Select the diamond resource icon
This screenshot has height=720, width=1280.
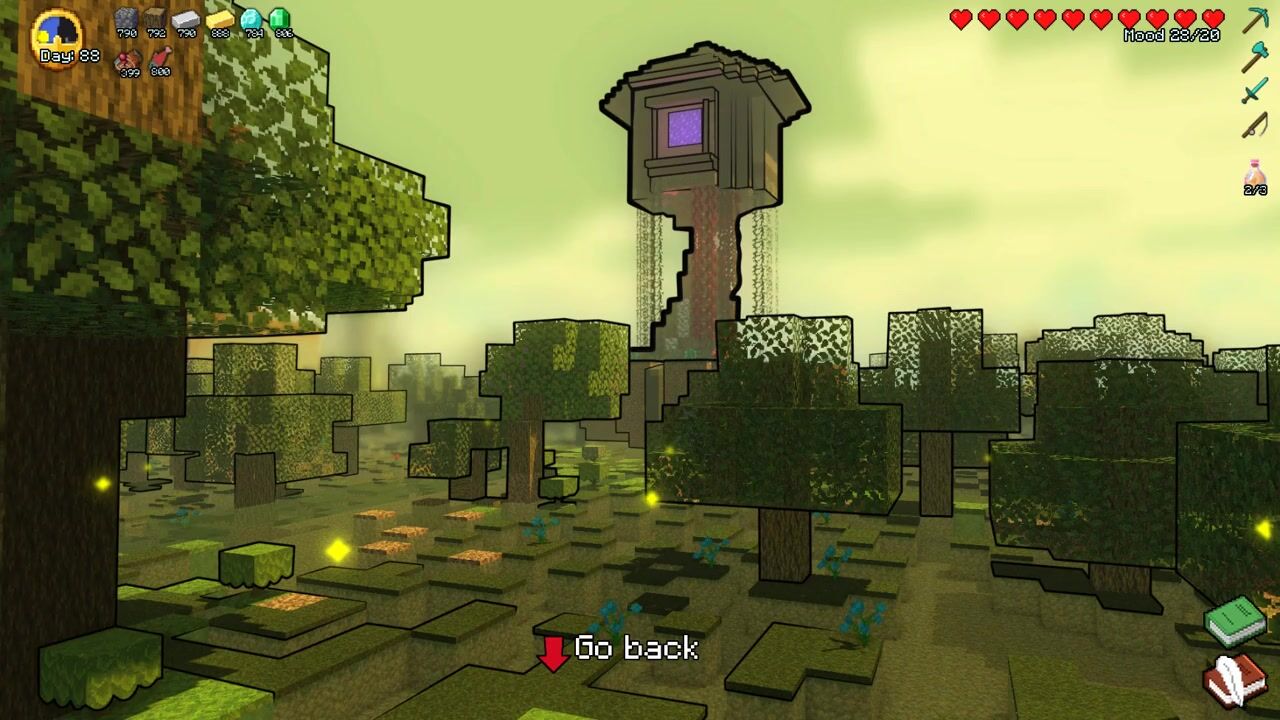(x=252, y=19)
